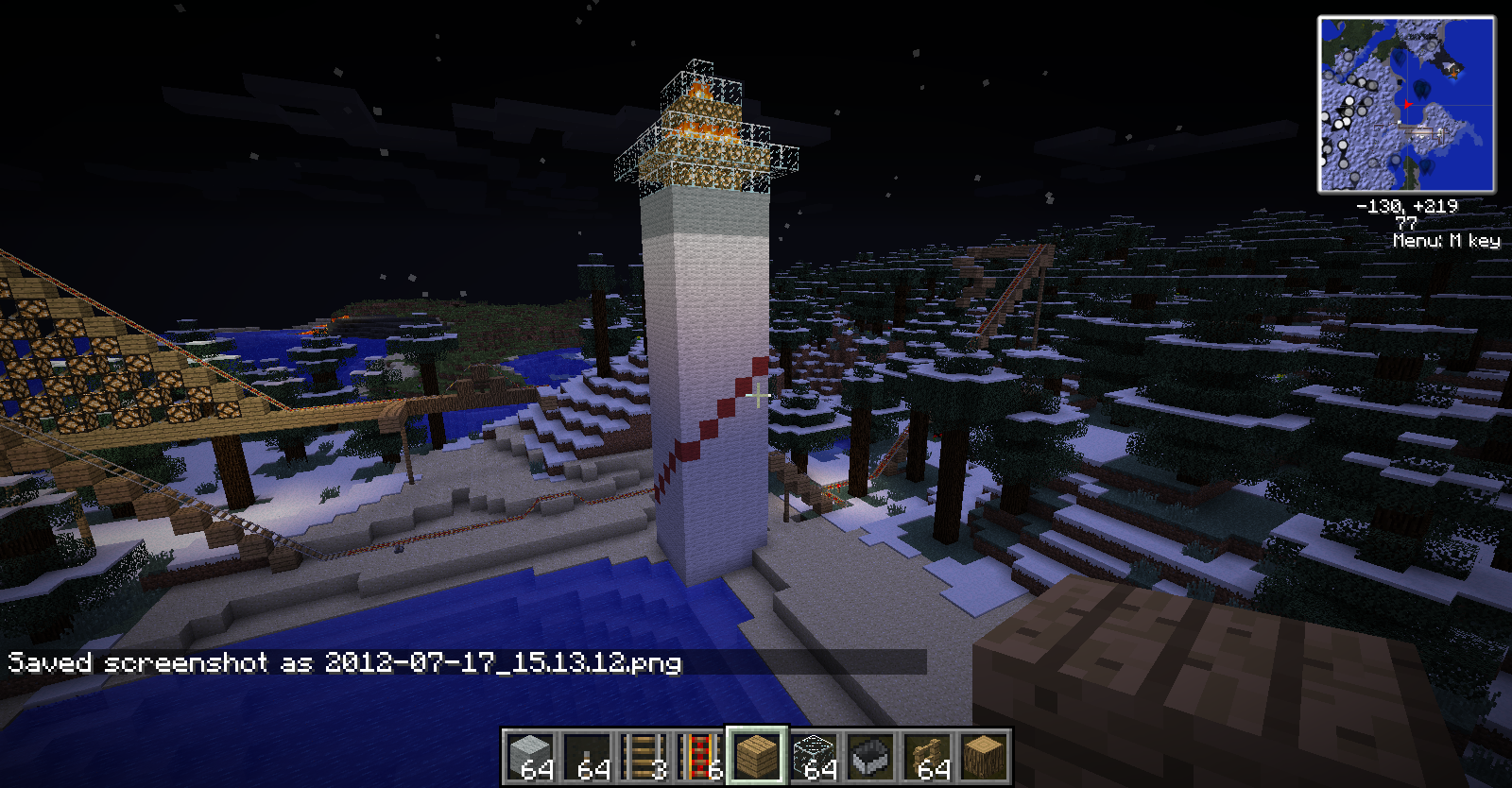1512x788 pixels.
Task: Choose the wooden fence slot
Action: point(927,756)
